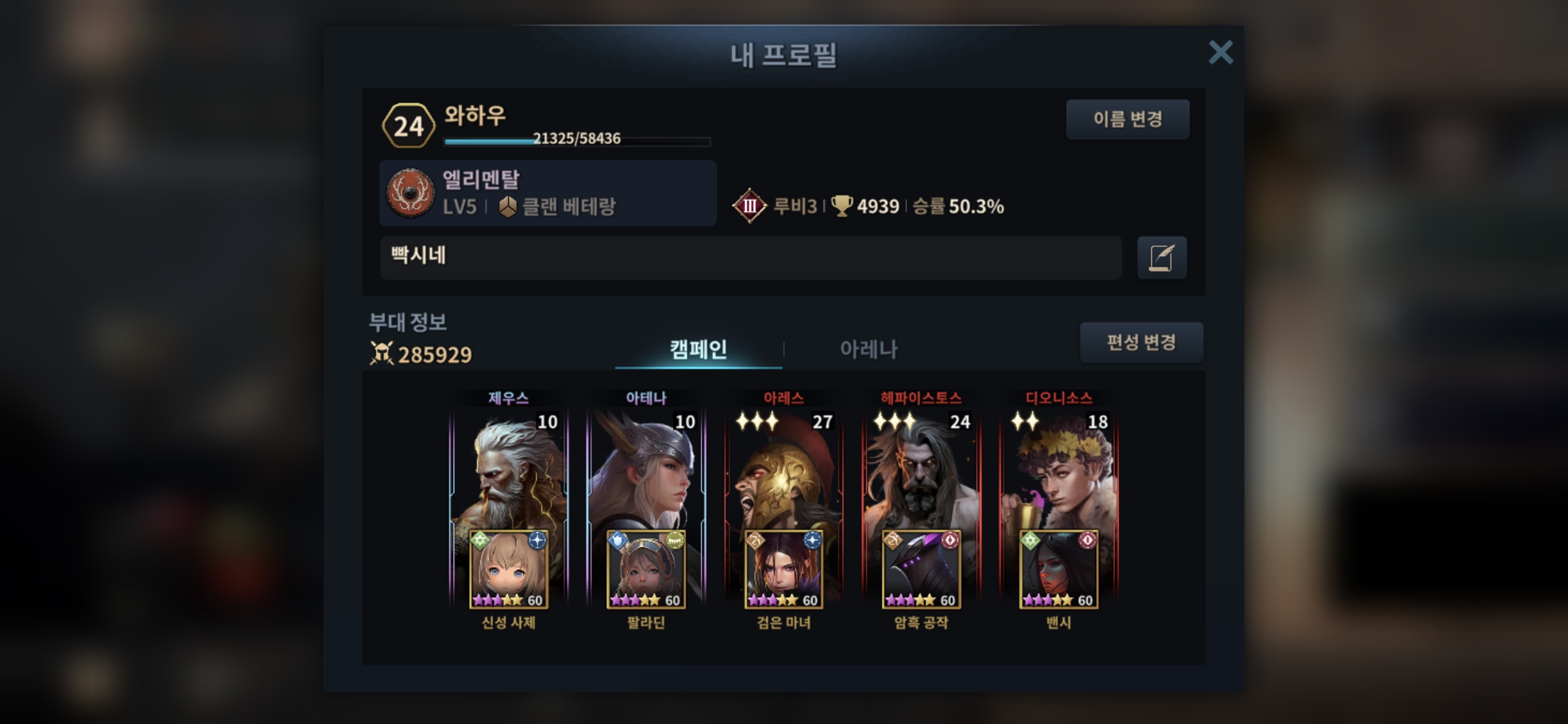1568x724 pixels.
Task: Select the 제우스 hero card
Action: point(509,469)
